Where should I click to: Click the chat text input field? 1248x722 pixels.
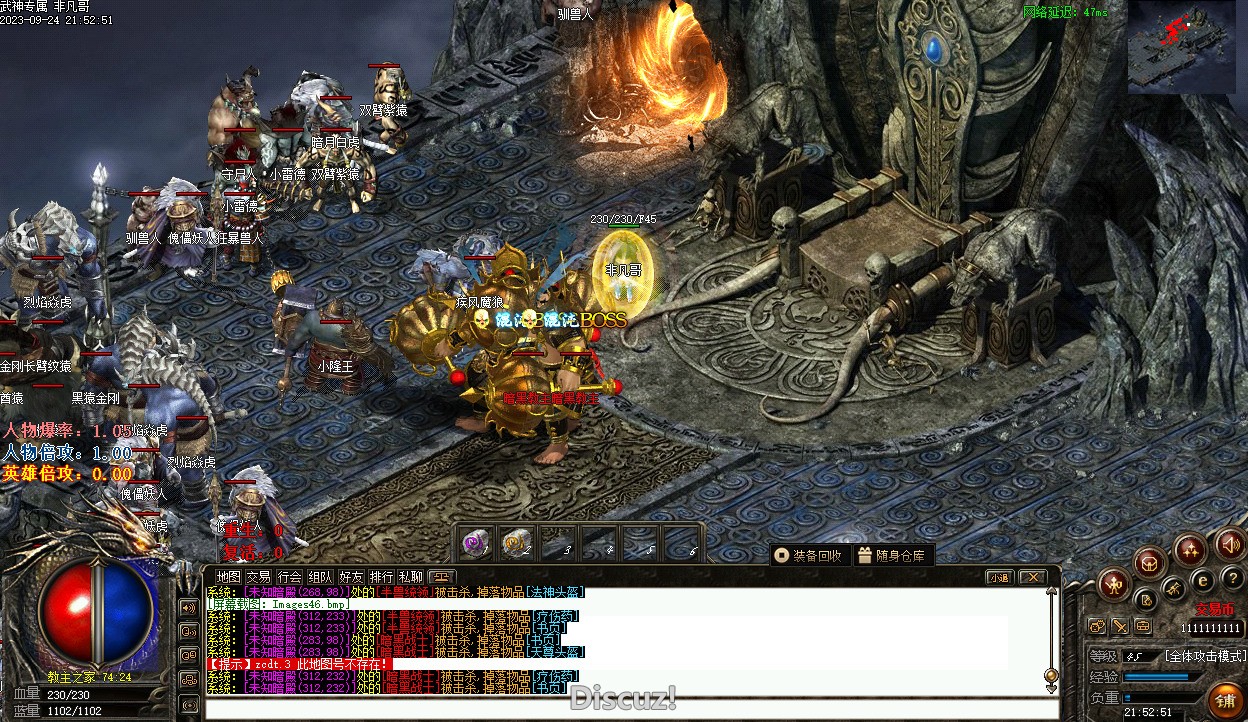(620, 708)
